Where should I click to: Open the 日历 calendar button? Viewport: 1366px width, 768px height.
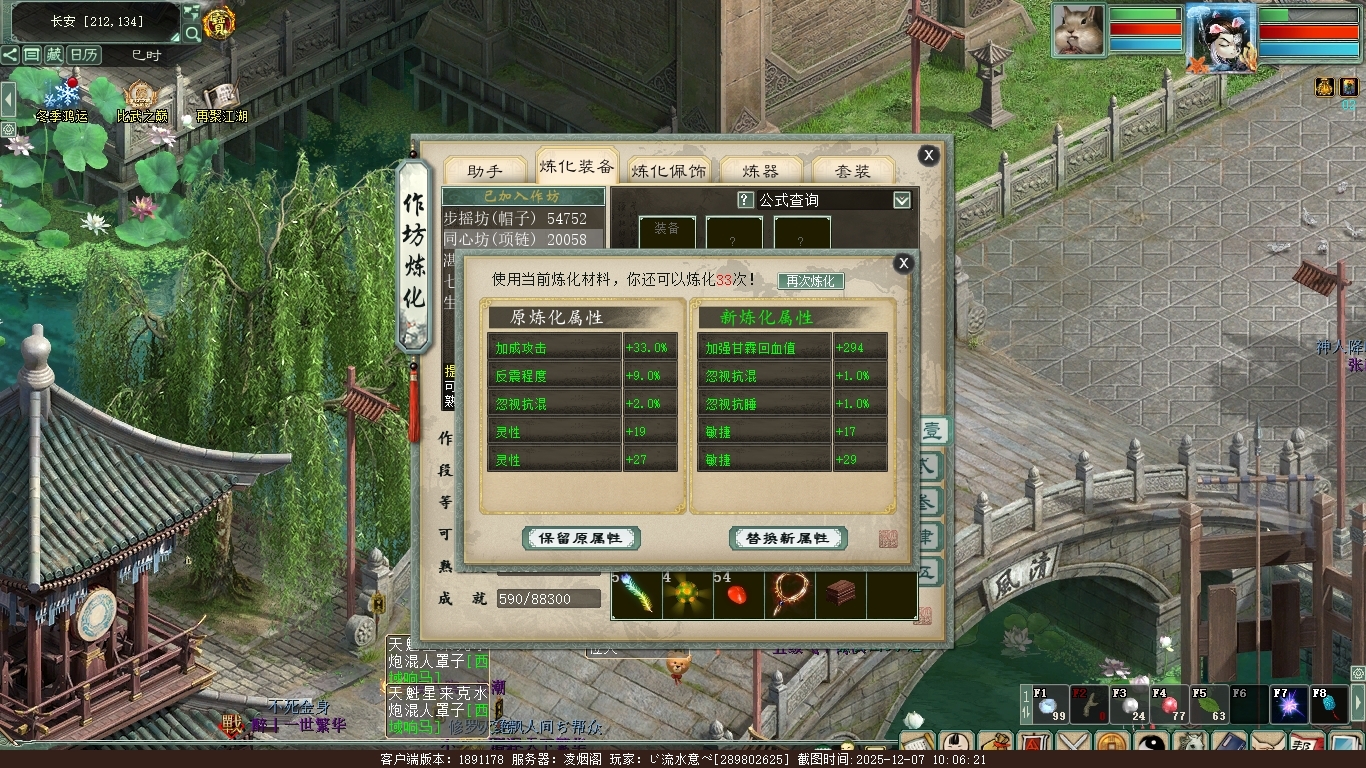point(84,55)
